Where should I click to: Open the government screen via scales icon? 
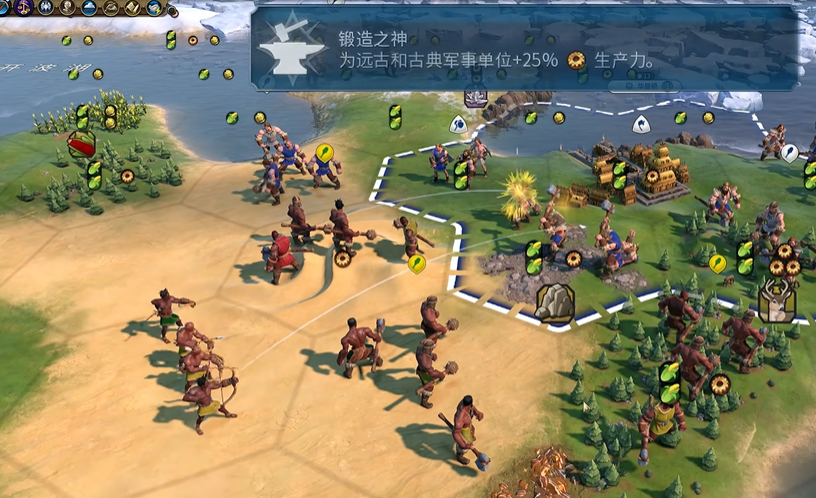click(24, 7)
